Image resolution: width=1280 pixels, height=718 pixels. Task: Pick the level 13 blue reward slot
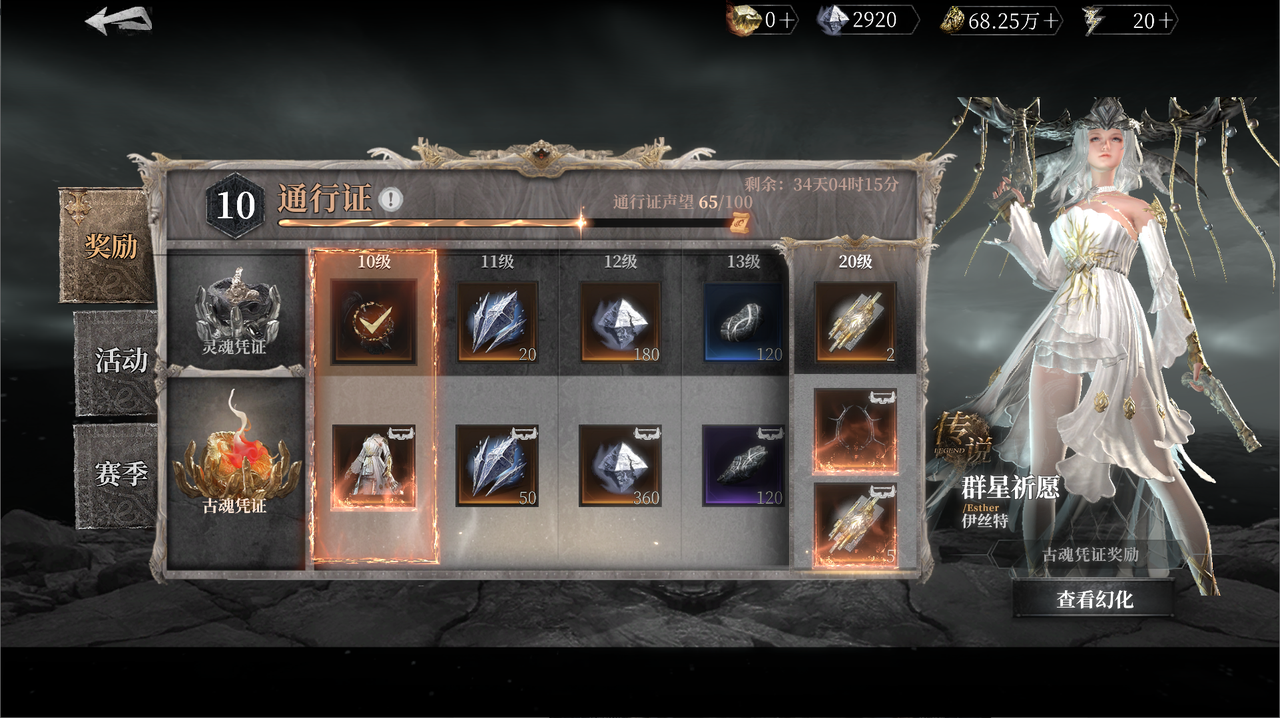pyautogui.click(x=744, y=321)
